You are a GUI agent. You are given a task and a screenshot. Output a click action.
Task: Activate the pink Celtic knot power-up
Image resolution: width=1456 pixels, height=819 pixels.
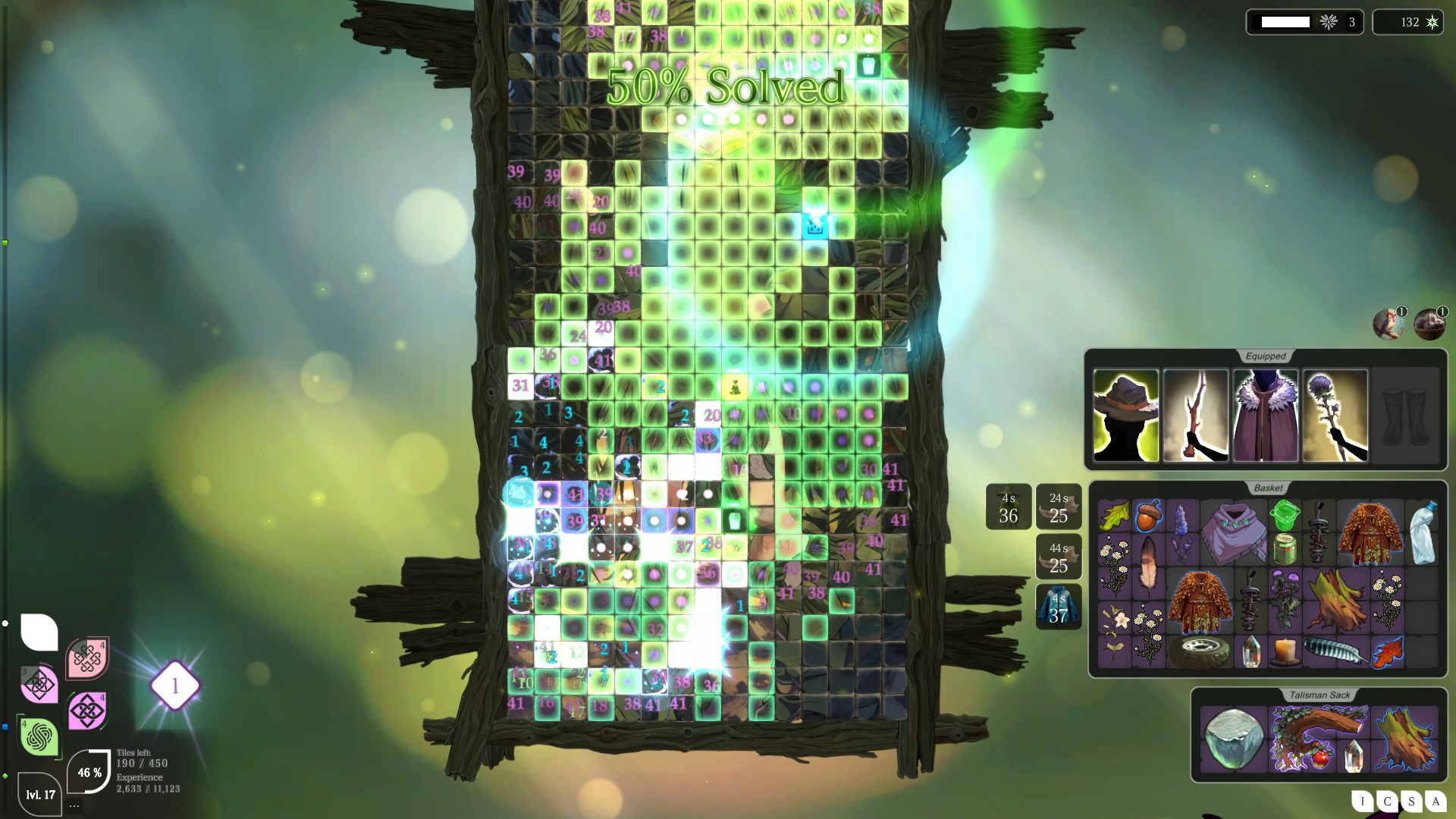pos(87,658)
